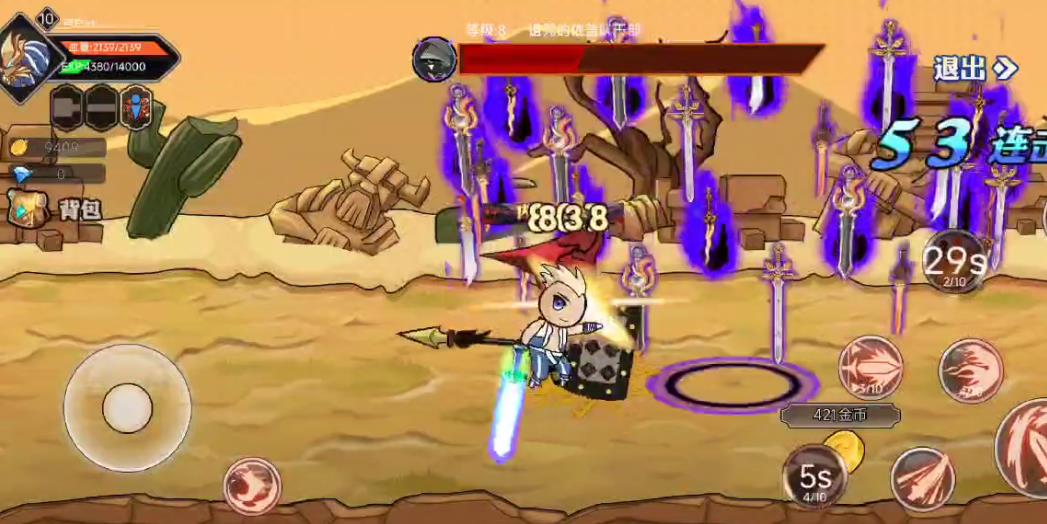
Task: Tap the enemy boss portrait icon
Action: 434,59
